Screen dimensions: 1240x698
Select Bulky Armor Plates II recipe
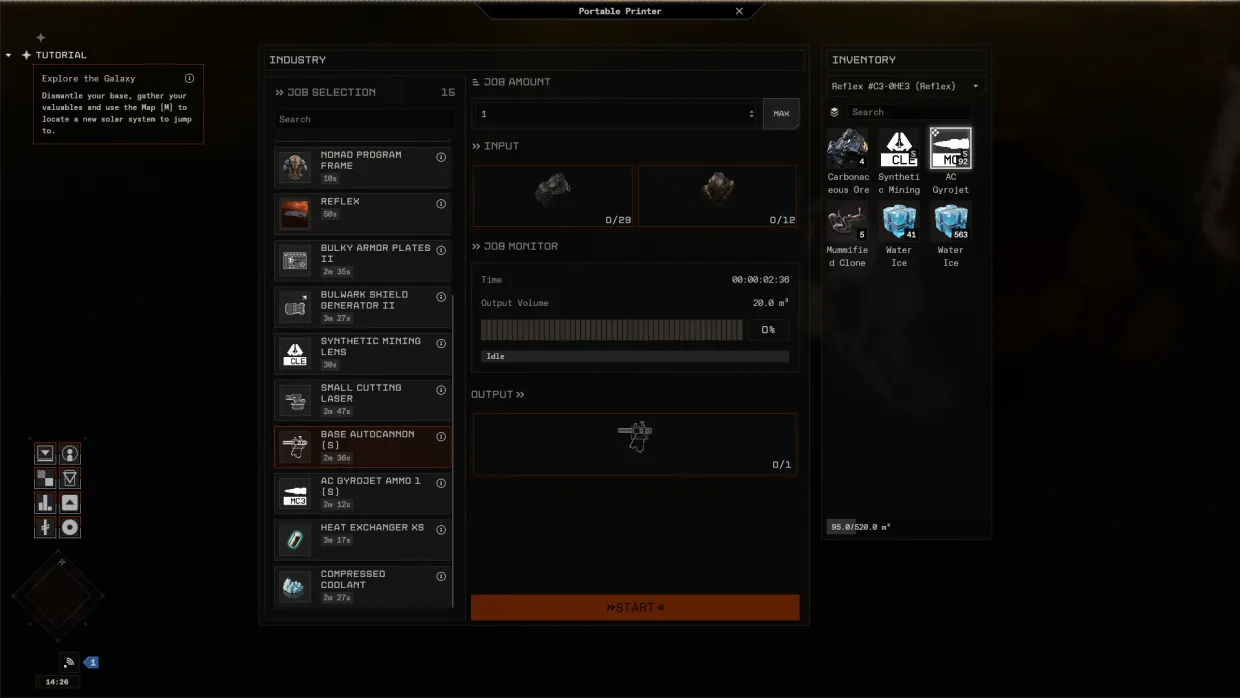[362, 259]
